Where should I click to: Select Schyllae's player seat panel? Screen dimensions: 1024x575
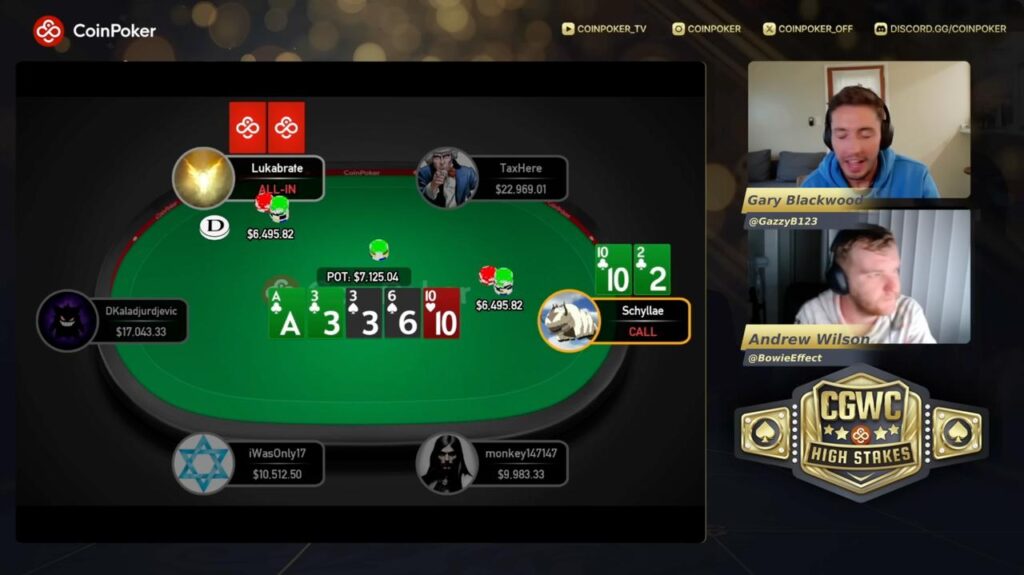641,321
